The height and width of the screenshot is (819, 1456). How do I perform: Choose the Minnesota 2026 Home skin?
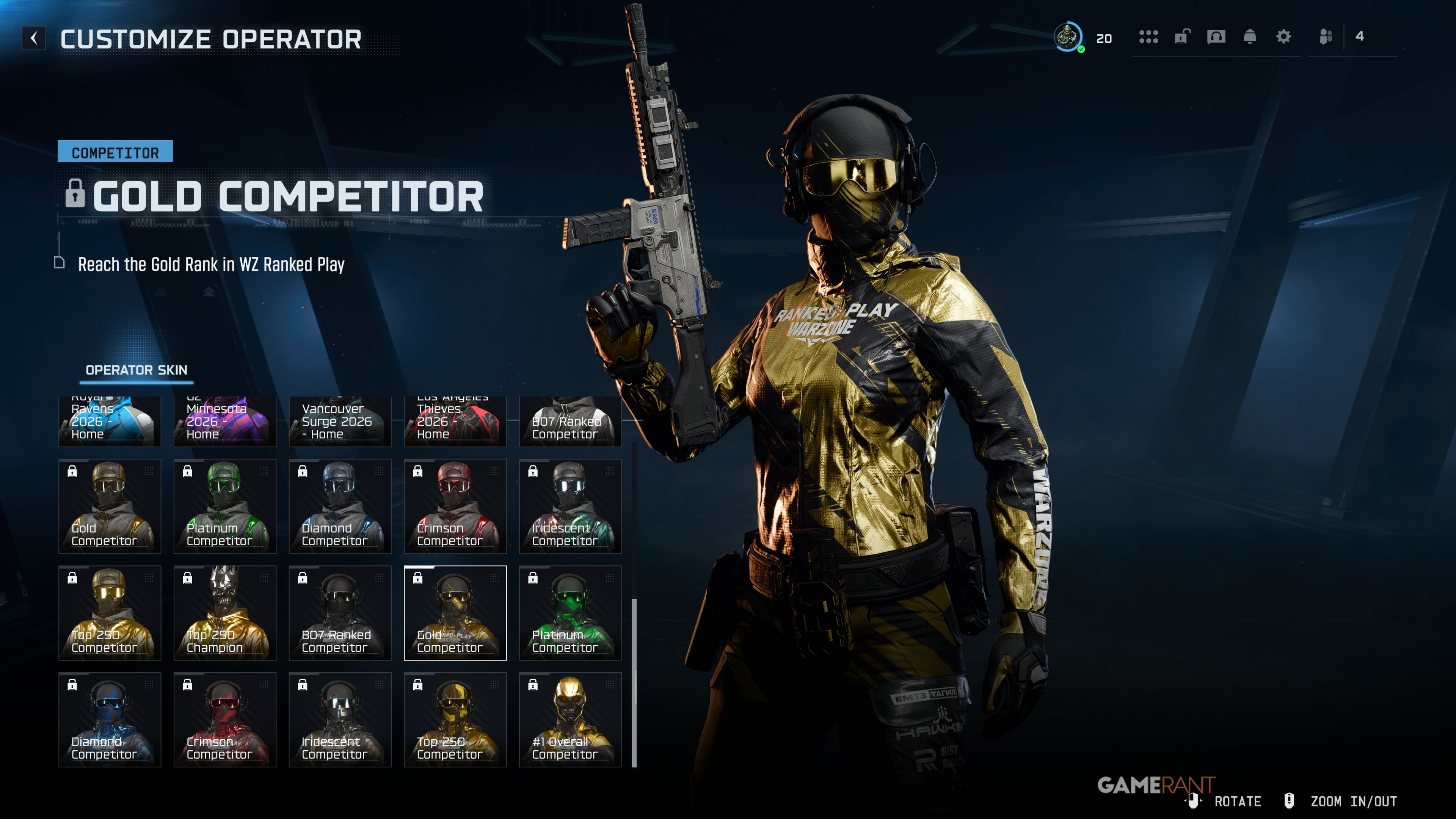(224, 422)
